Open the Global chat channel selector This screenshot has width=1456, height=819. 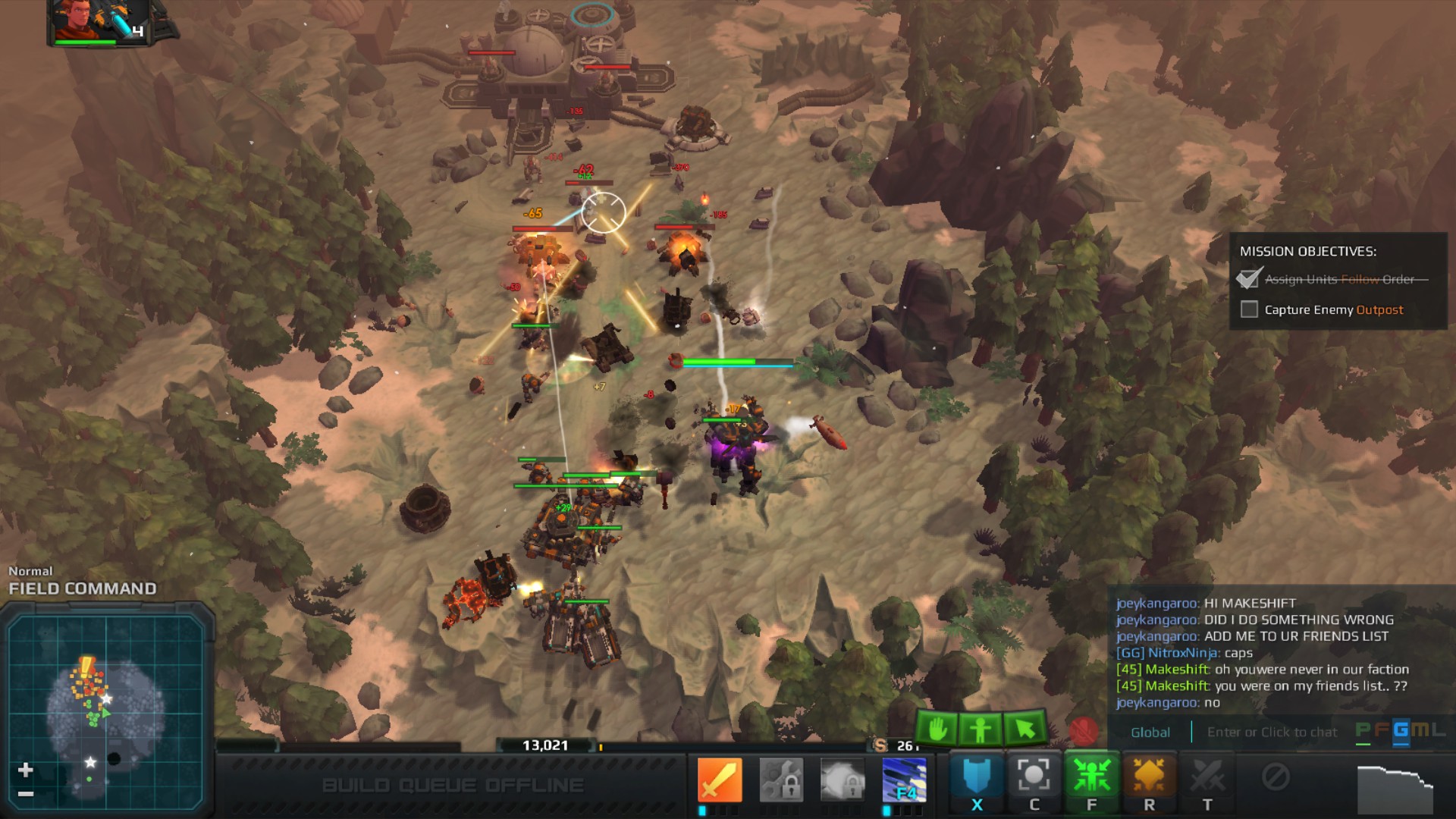click(1150, 732)
